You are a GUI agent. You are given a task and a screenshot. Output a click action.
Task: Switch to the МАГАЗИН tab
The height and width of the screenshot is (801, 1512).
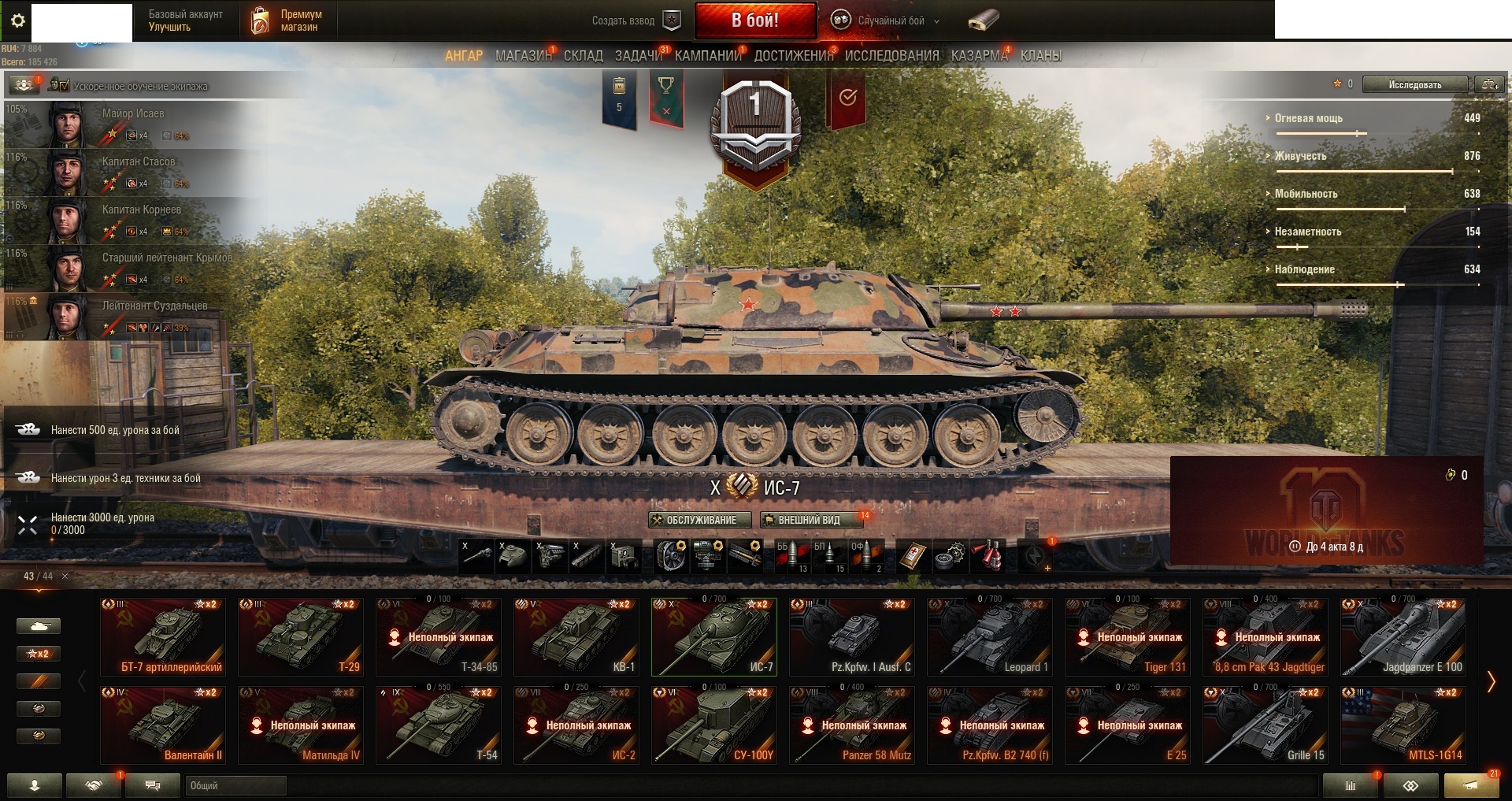523,56
